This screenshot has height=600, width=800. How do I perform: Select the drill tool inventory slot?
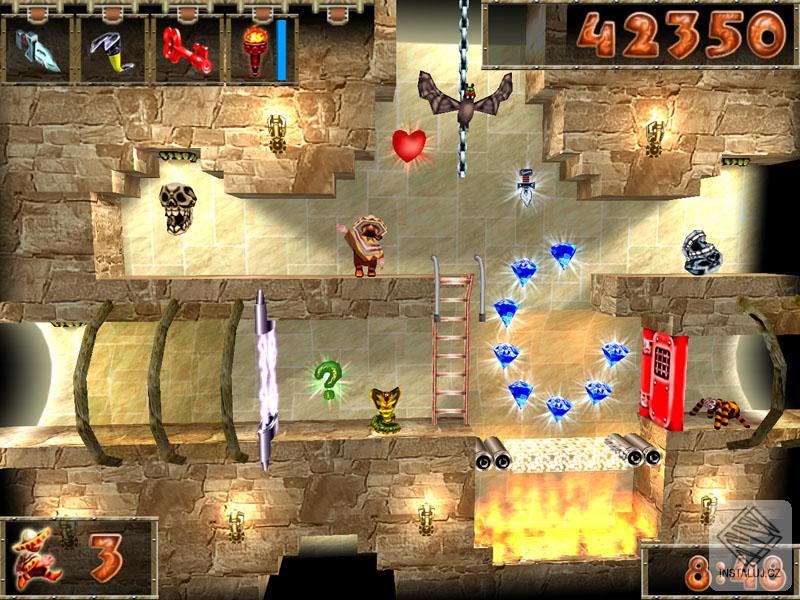coord(39,51)
